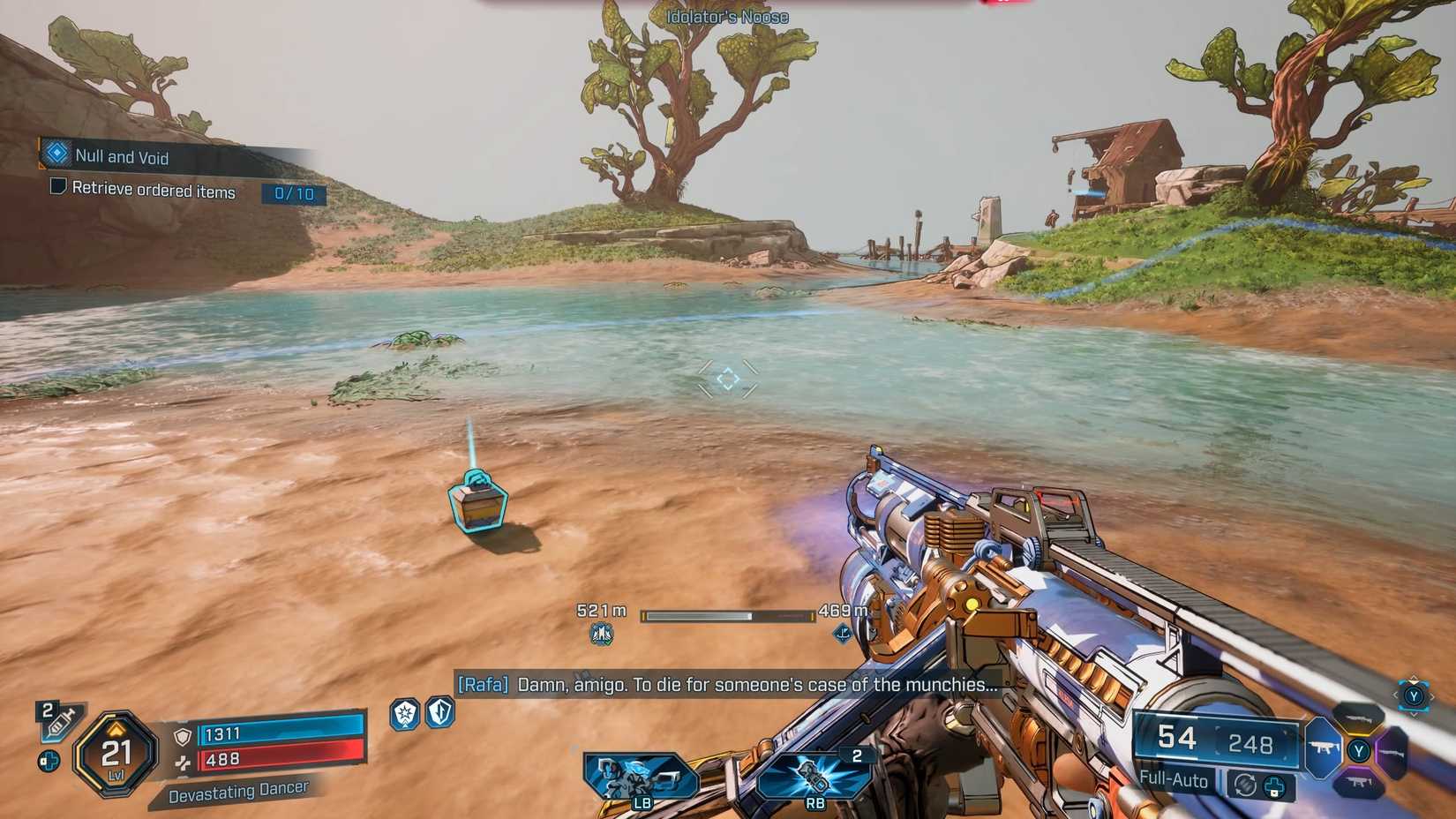Click the 469m anchor waypoint marker

point(844,632)
